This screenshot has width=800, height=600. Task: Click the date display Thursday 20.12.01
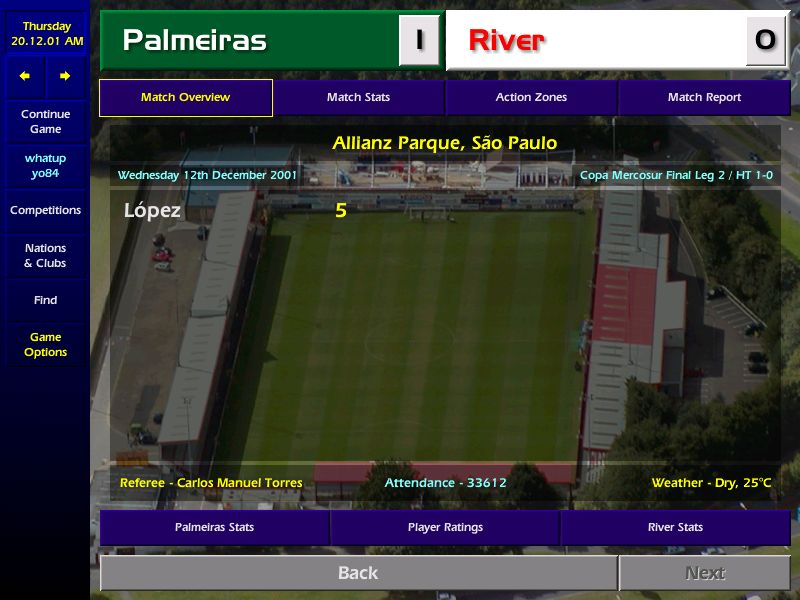click(x=47, y=34)
